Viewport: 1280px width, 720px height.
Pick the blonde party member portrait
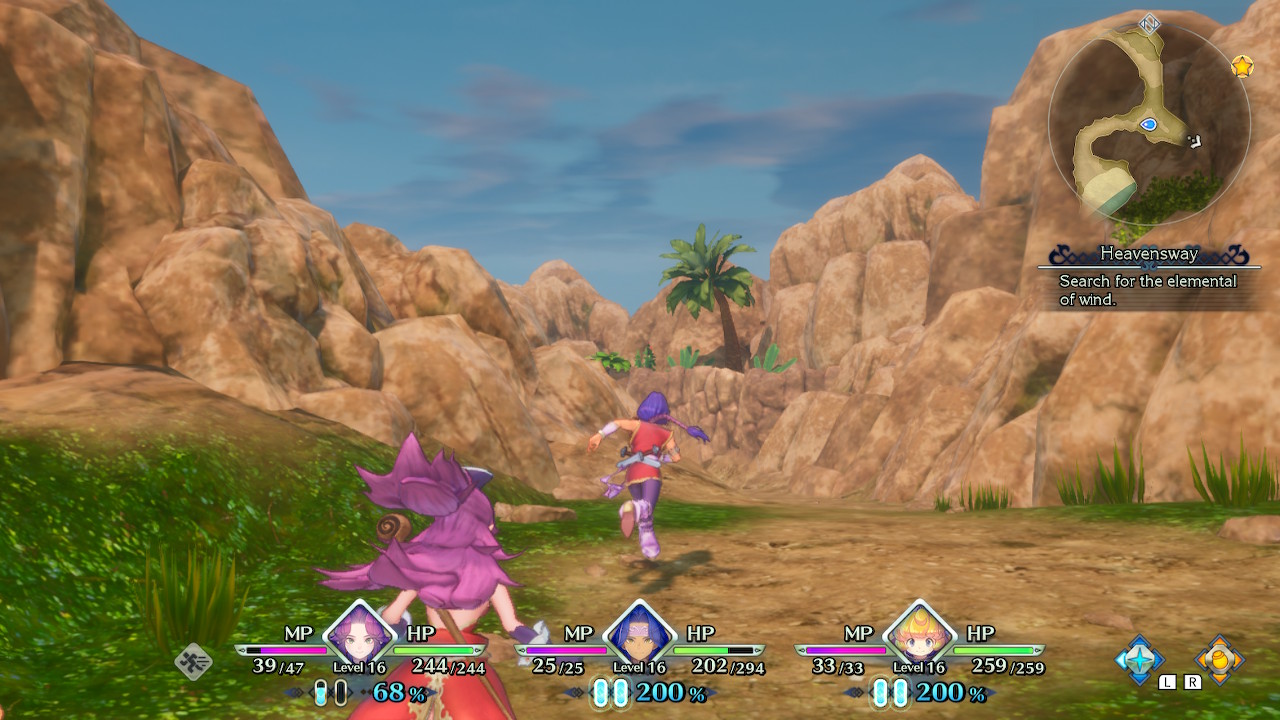coord(918,634)
